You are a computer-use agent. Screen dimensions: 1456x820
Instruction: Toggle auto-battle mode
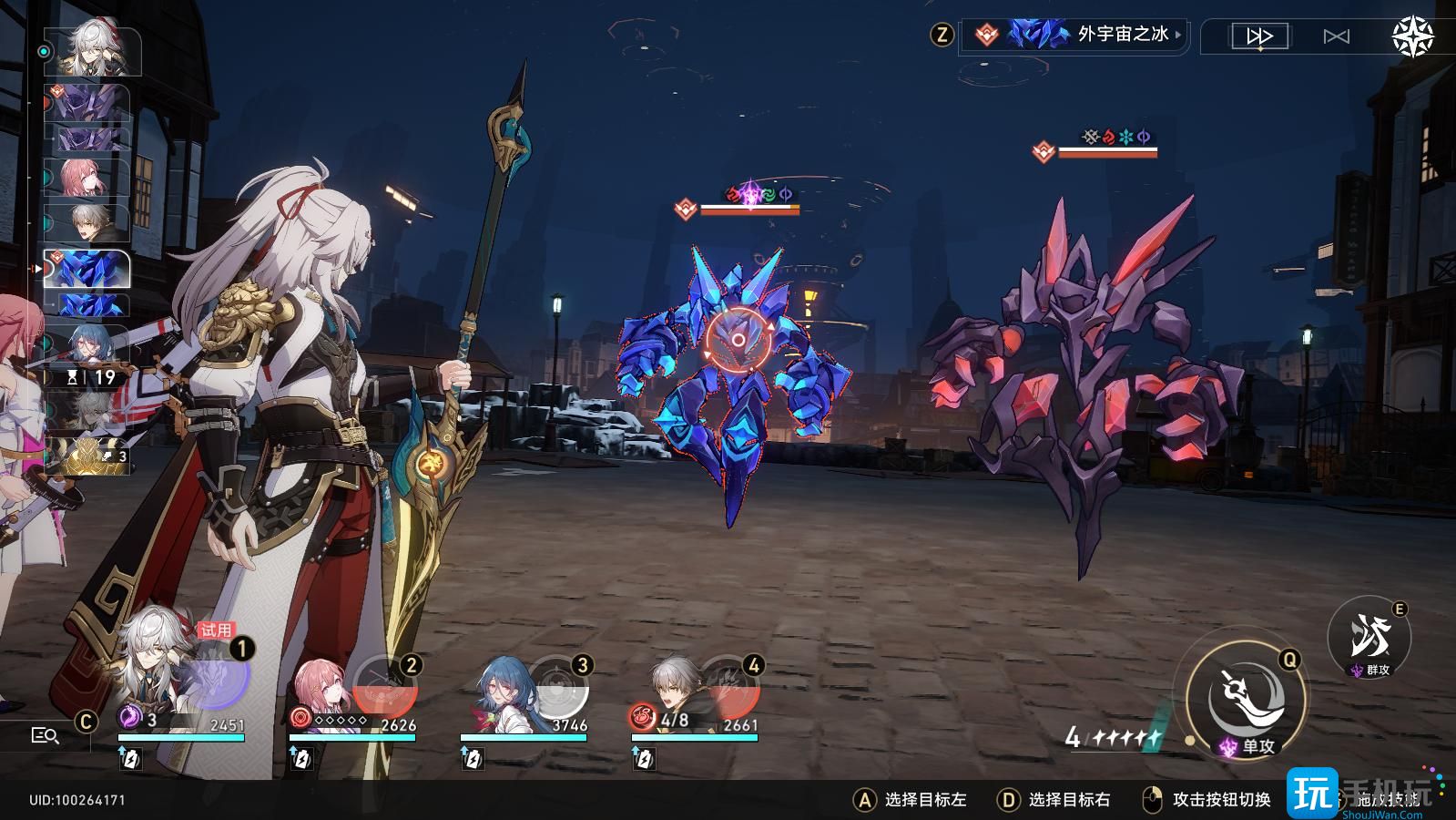coord(1336,36)
